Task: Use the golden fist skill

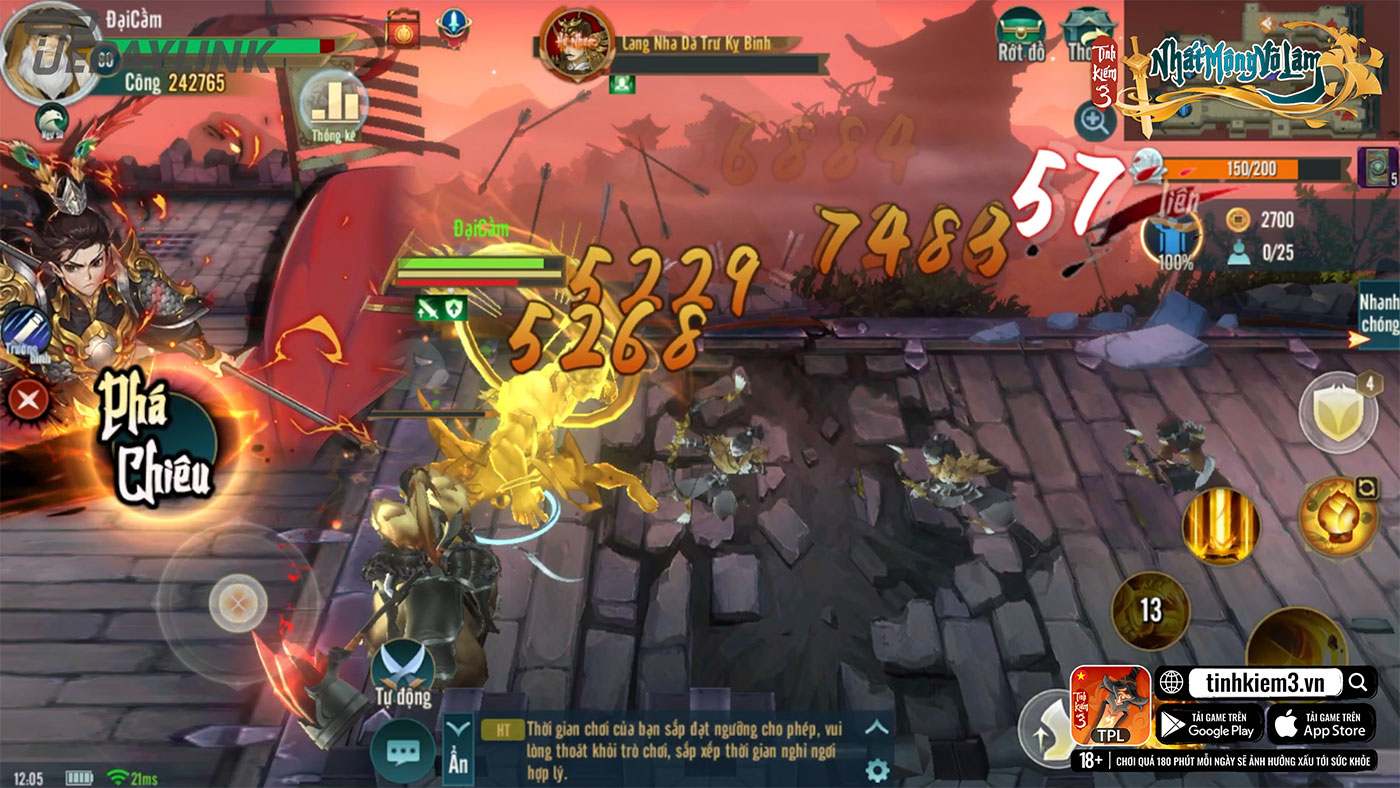Action: click(1337, 516)
